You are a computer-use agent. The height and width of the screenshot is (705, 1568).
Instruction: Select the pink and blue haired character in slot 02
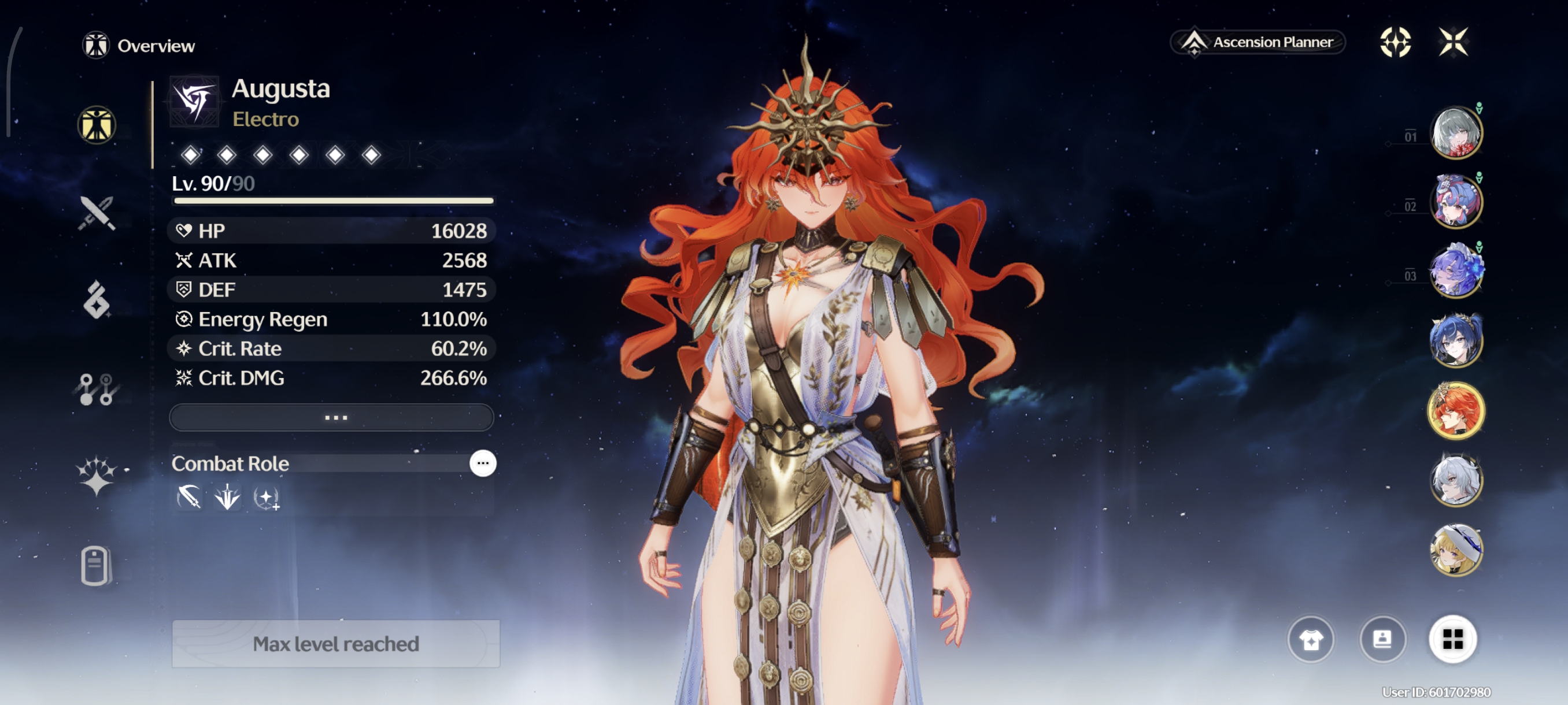(x=1455, y=201)
